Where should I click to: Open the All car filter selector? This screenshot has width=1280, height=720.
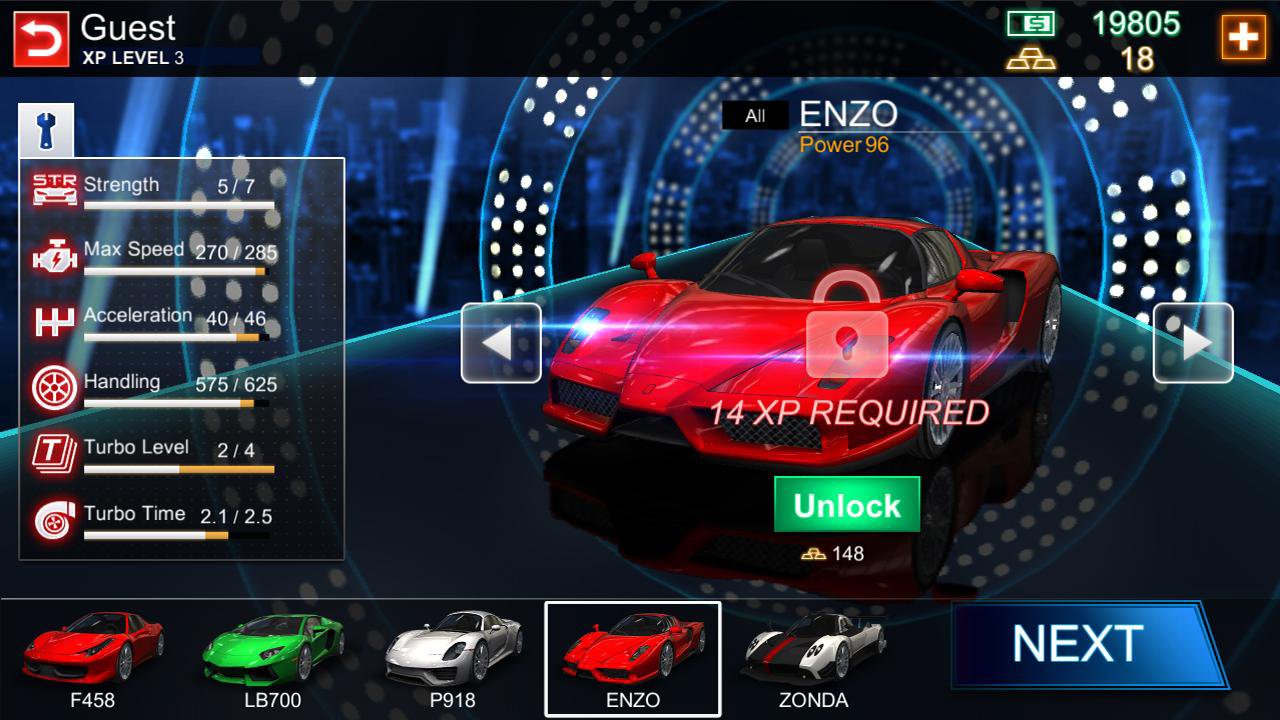pos(753,115)
